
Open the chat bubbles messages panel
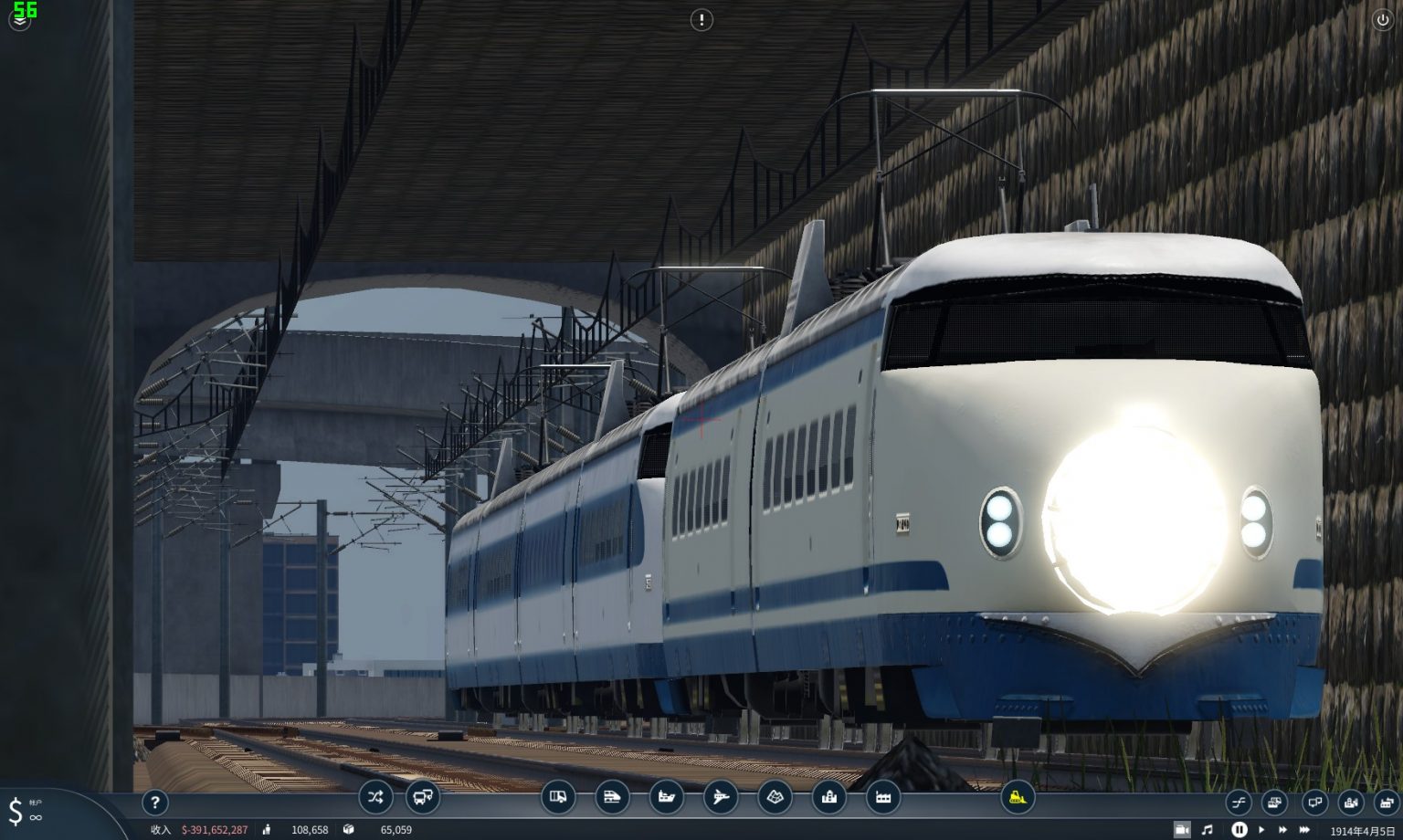[1313, 802]
